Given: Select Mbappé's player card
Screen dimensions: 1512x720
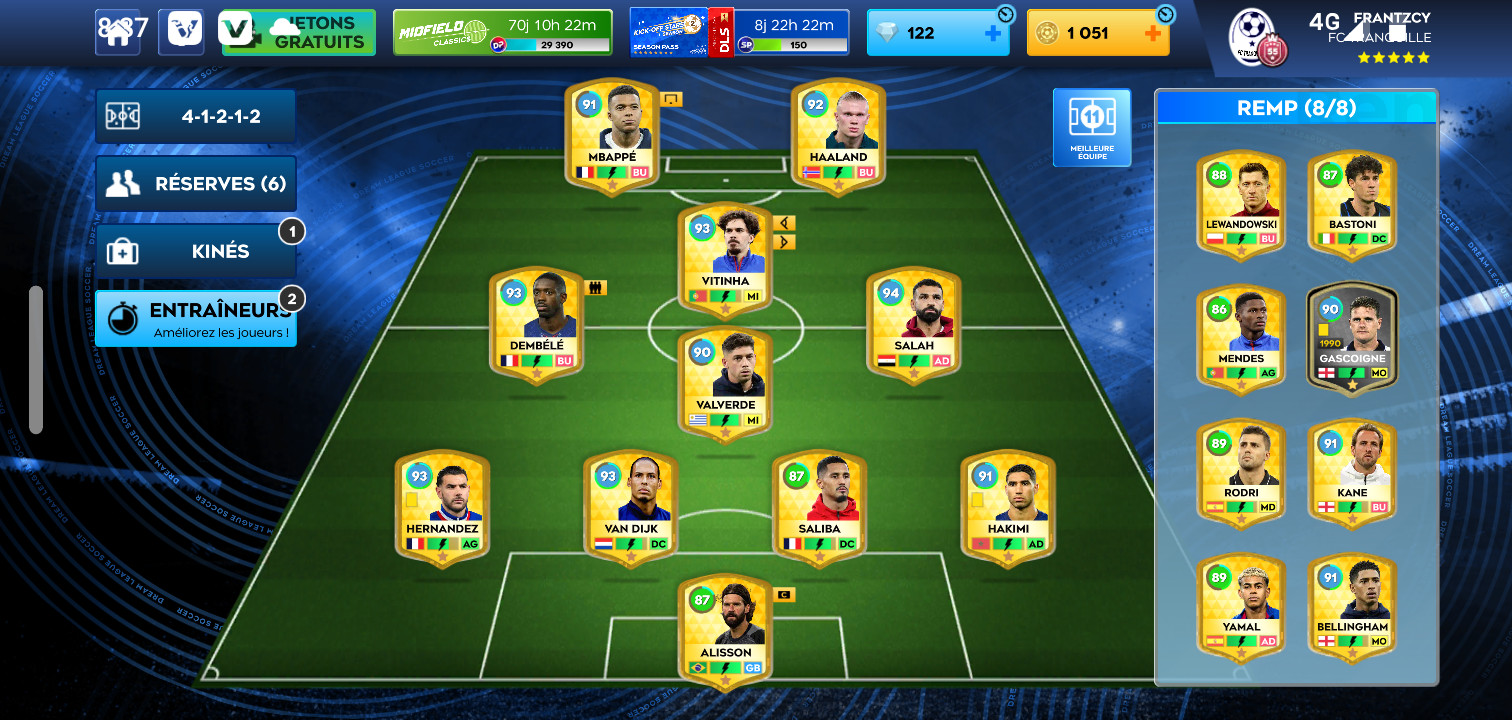Looking at the screenshot, I should pos(612,135).
